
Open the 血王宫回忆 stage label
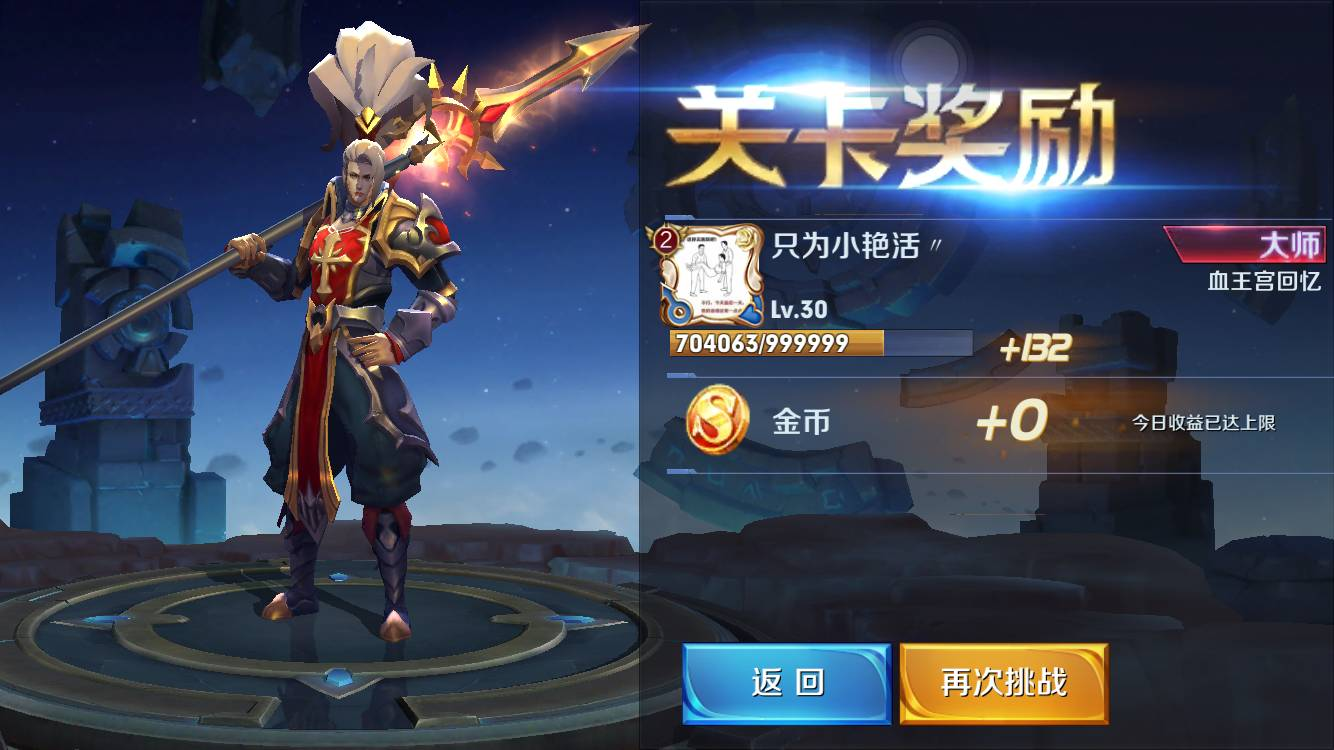pos(1266,283)
